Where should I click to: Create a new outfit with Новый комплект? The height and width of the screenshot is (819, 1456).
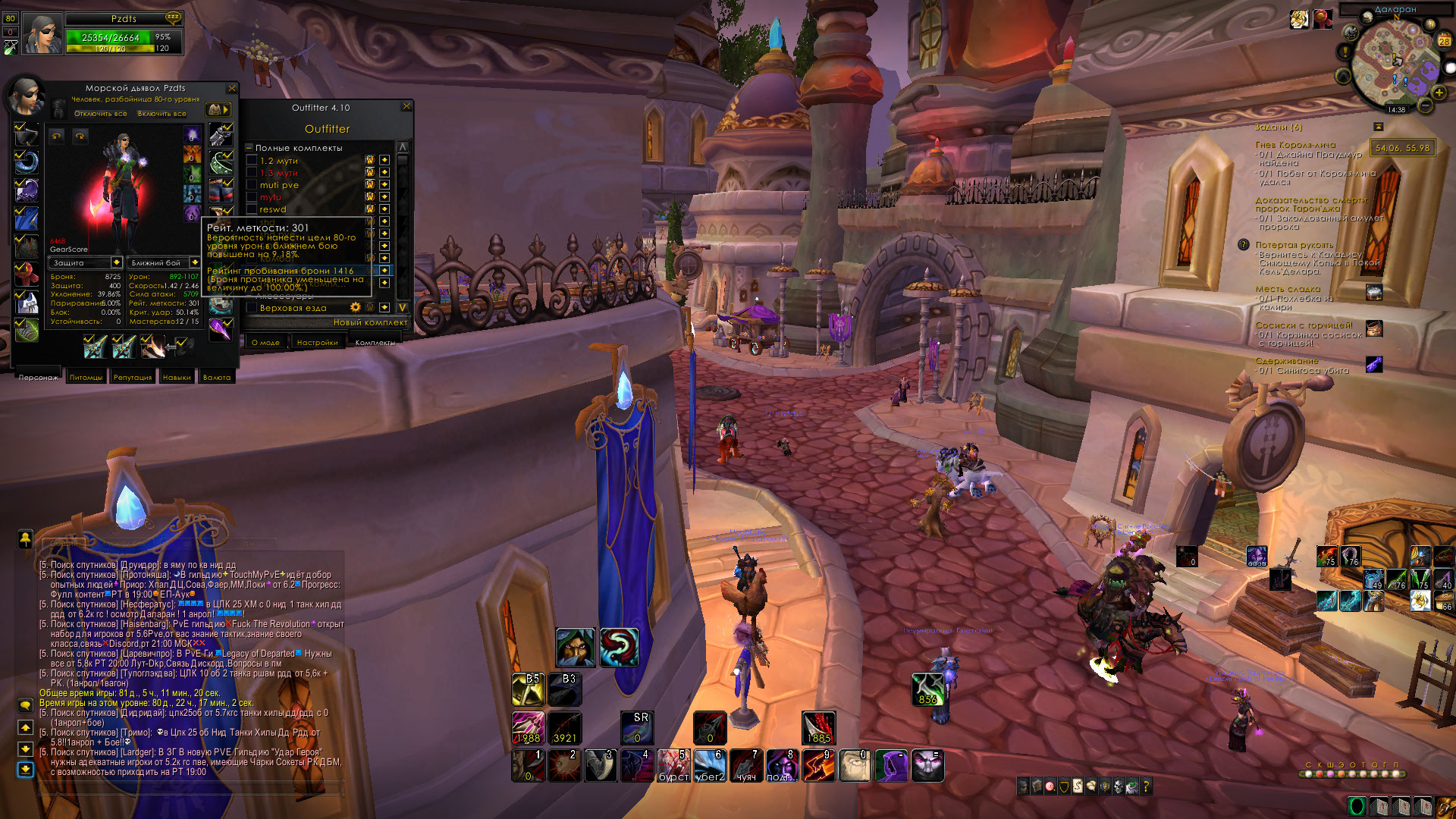370,322
